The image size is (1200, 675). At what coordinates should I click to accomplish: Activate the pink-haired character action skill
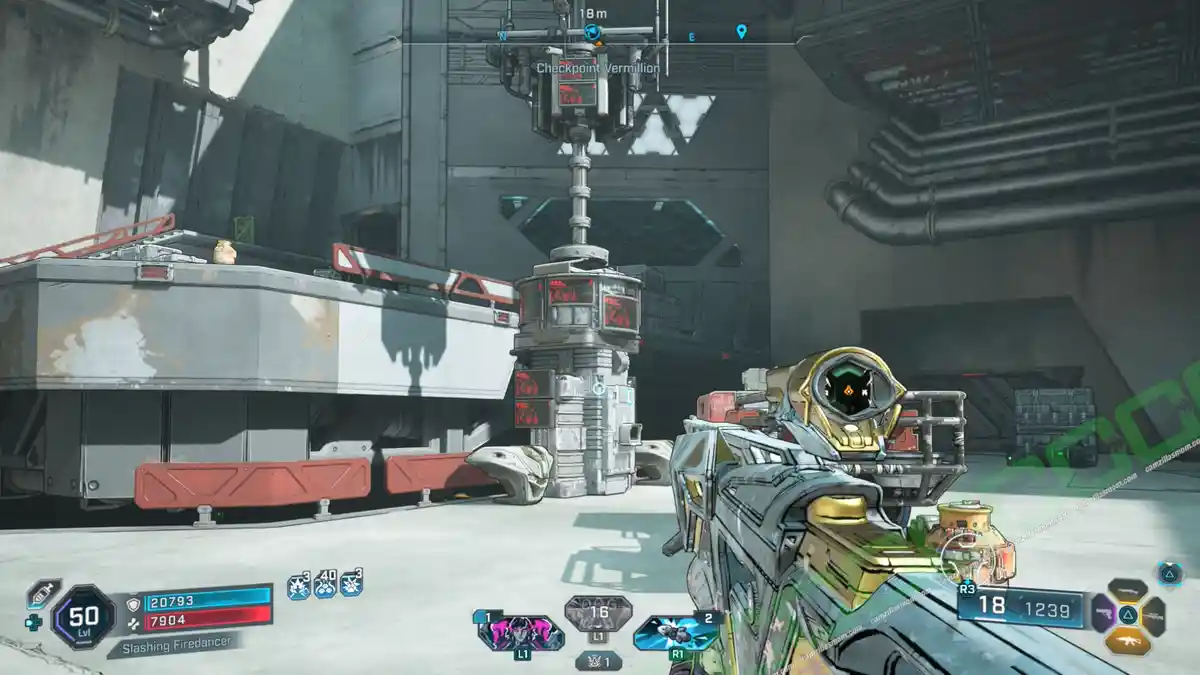tap(520, 633)
